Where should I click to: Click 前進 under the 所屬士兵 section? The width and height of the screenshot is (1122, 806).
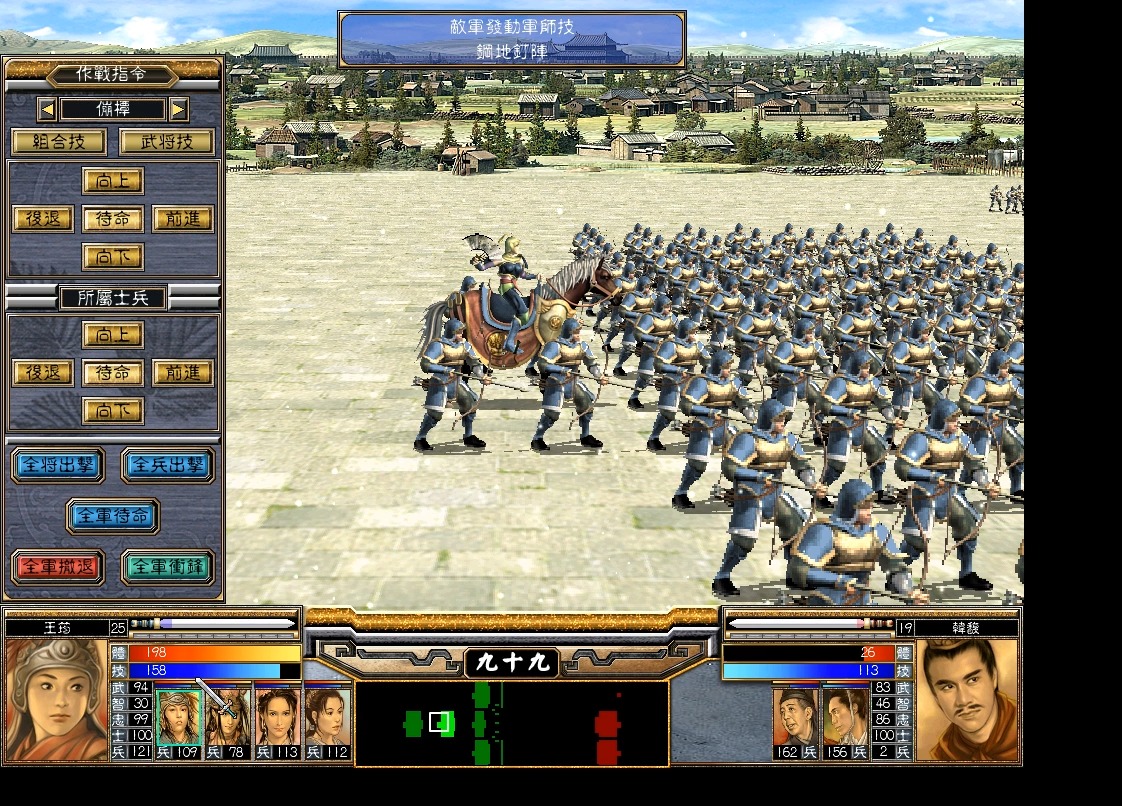point(183,373)
